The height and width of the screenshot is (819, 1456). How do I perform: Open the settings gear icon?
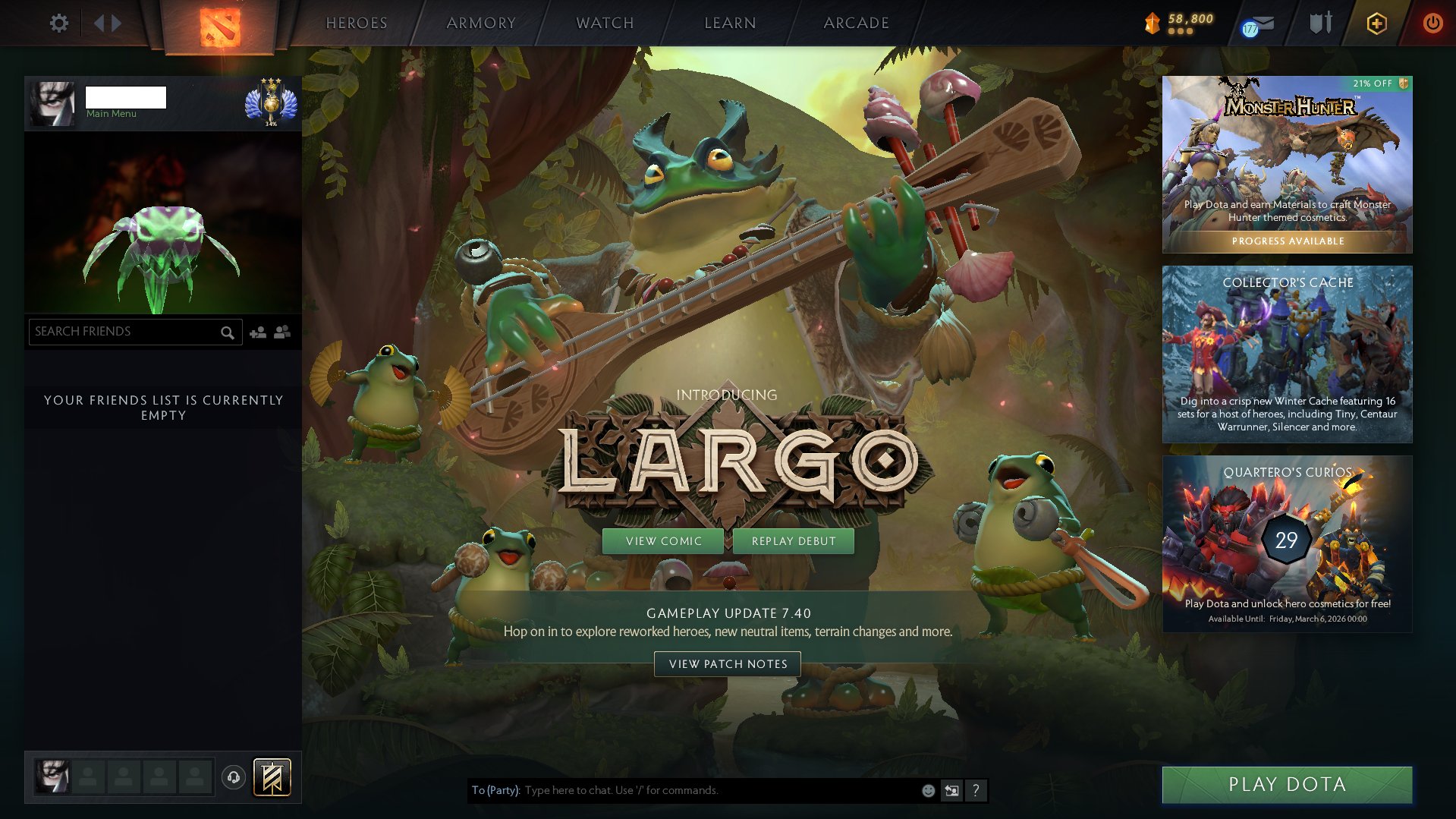[58, 23]
